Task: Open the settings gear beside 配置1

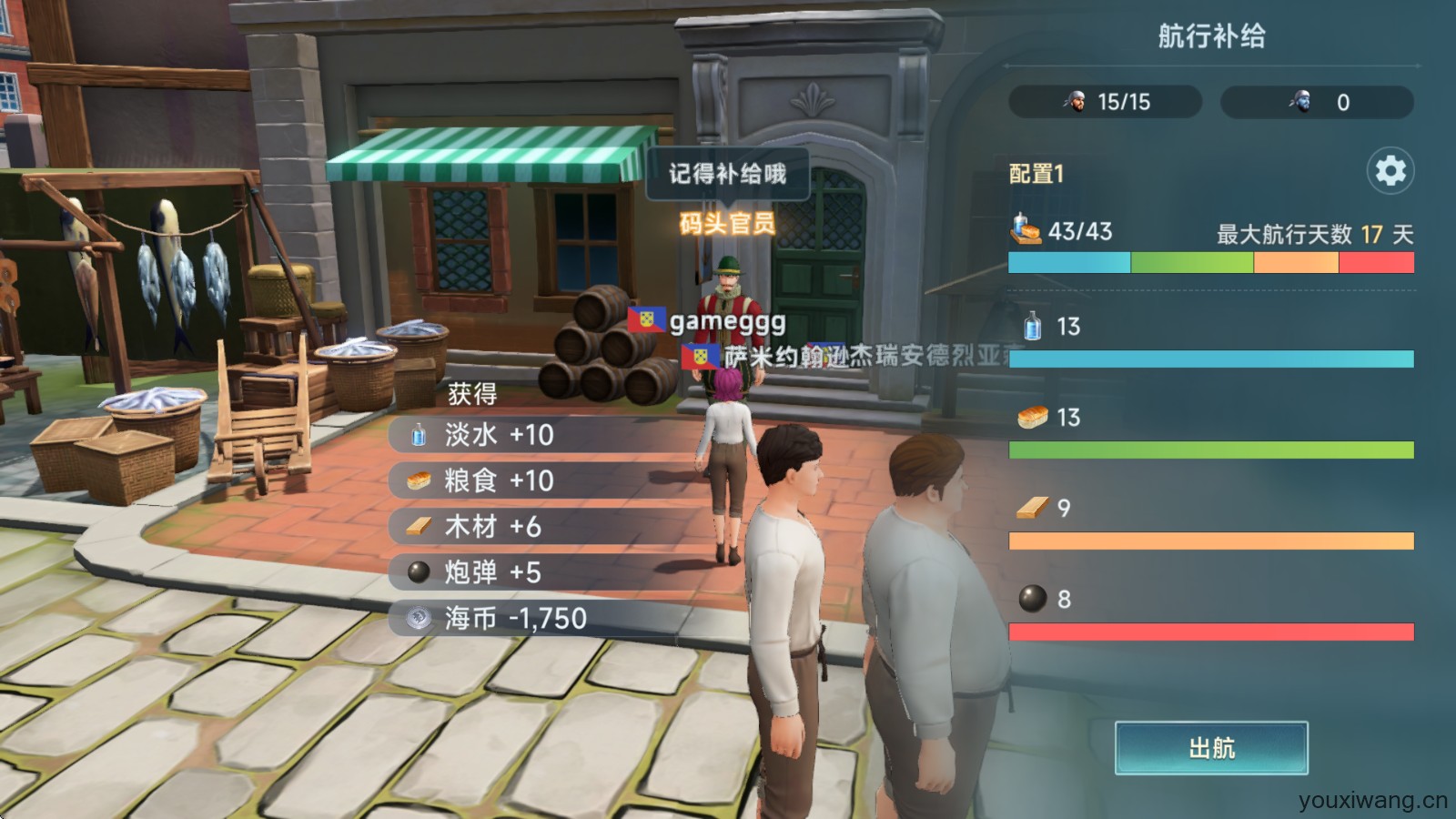Action: coord(1390,168)
